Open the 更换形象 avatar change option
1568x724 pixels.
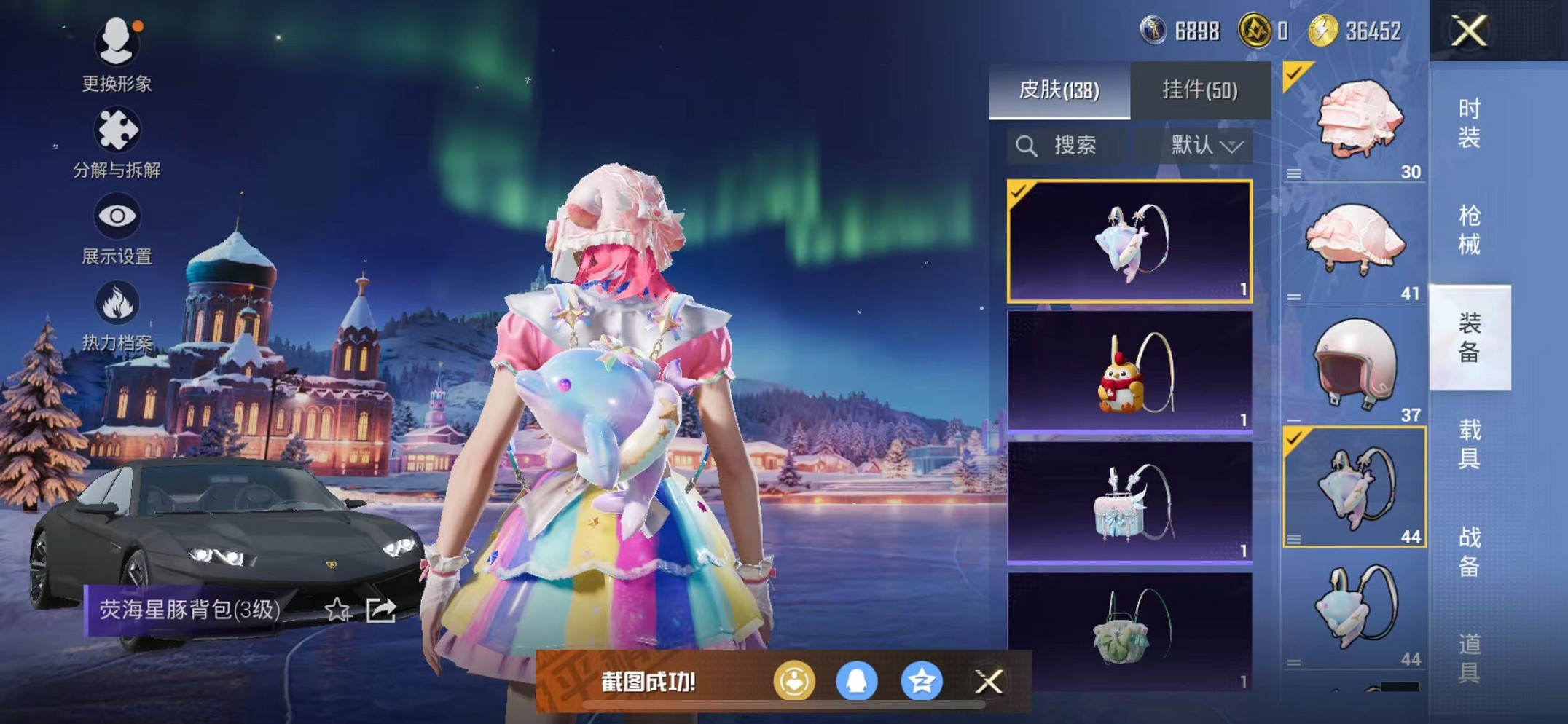[117, 54]
